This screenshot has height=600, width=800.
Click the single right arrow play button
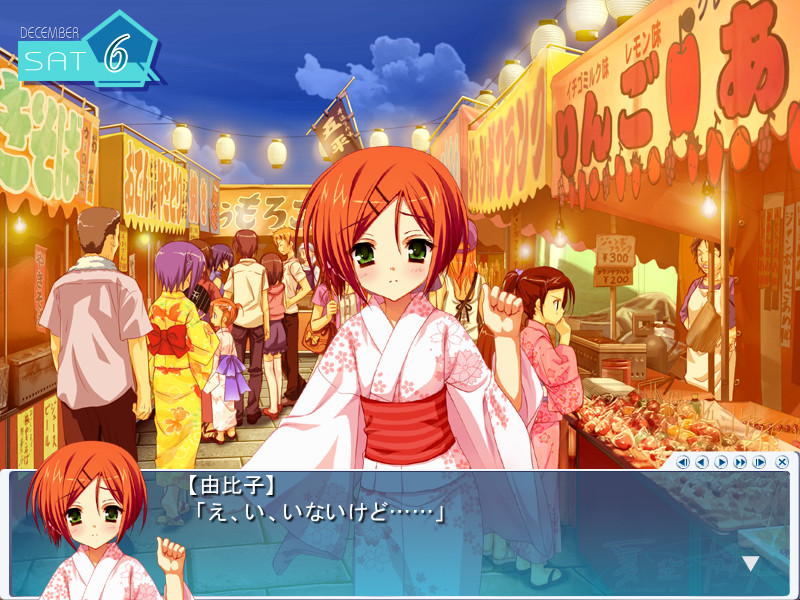point(721,462)
